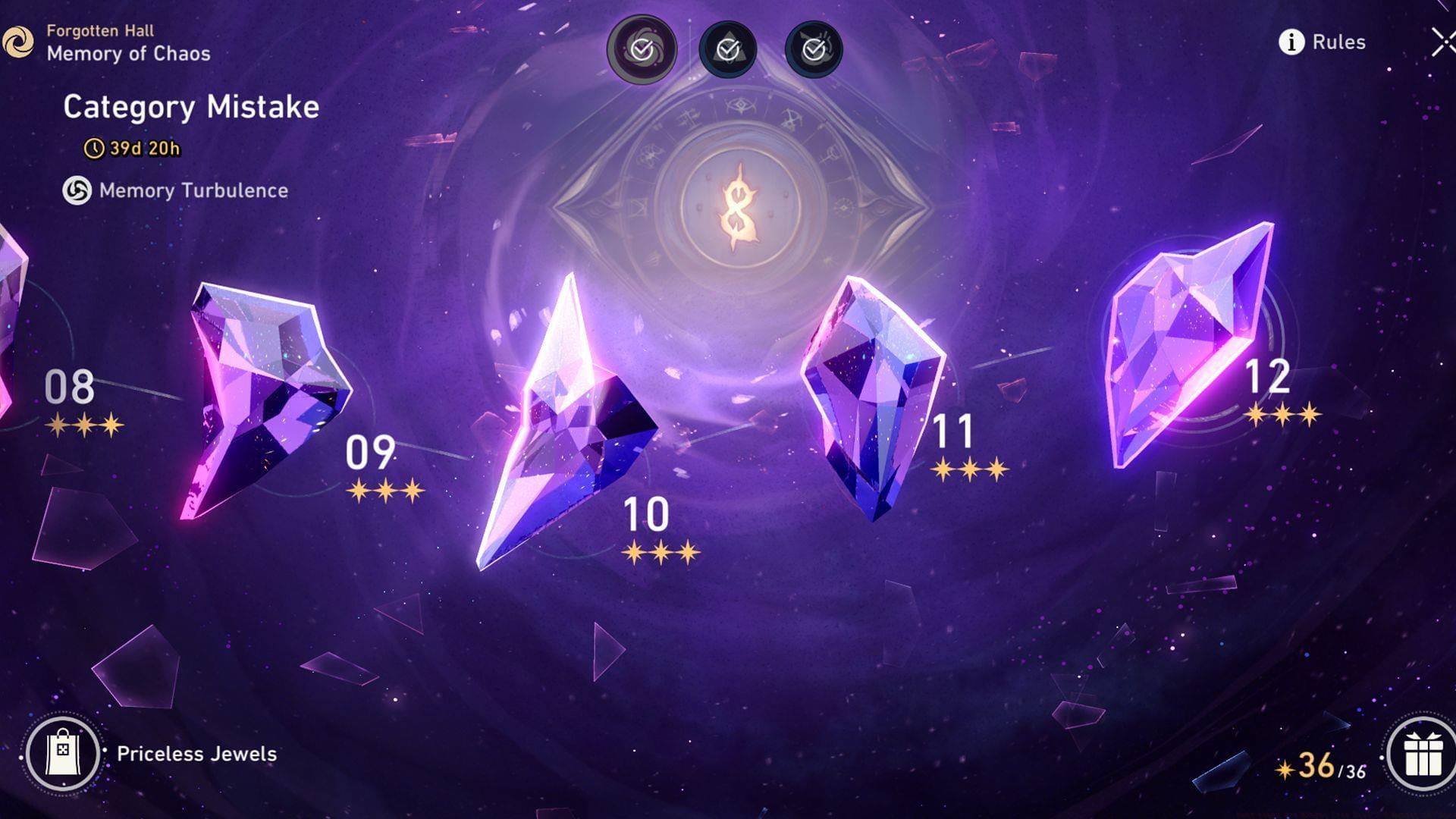
Task: Click the Priceless Jewels label
Action: [196, 755]
